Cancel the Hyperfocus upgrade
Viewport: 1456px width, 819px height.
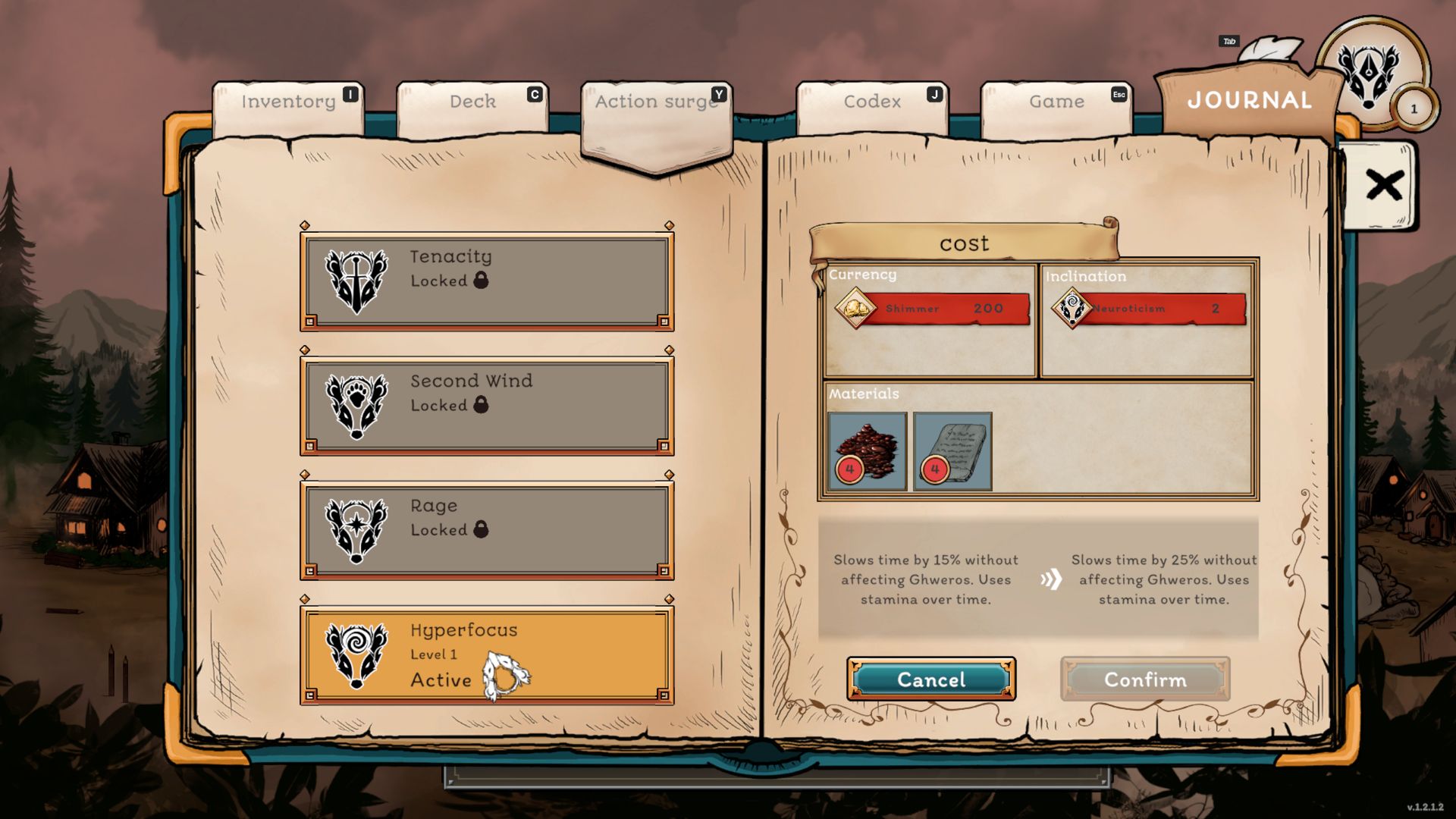931,679
